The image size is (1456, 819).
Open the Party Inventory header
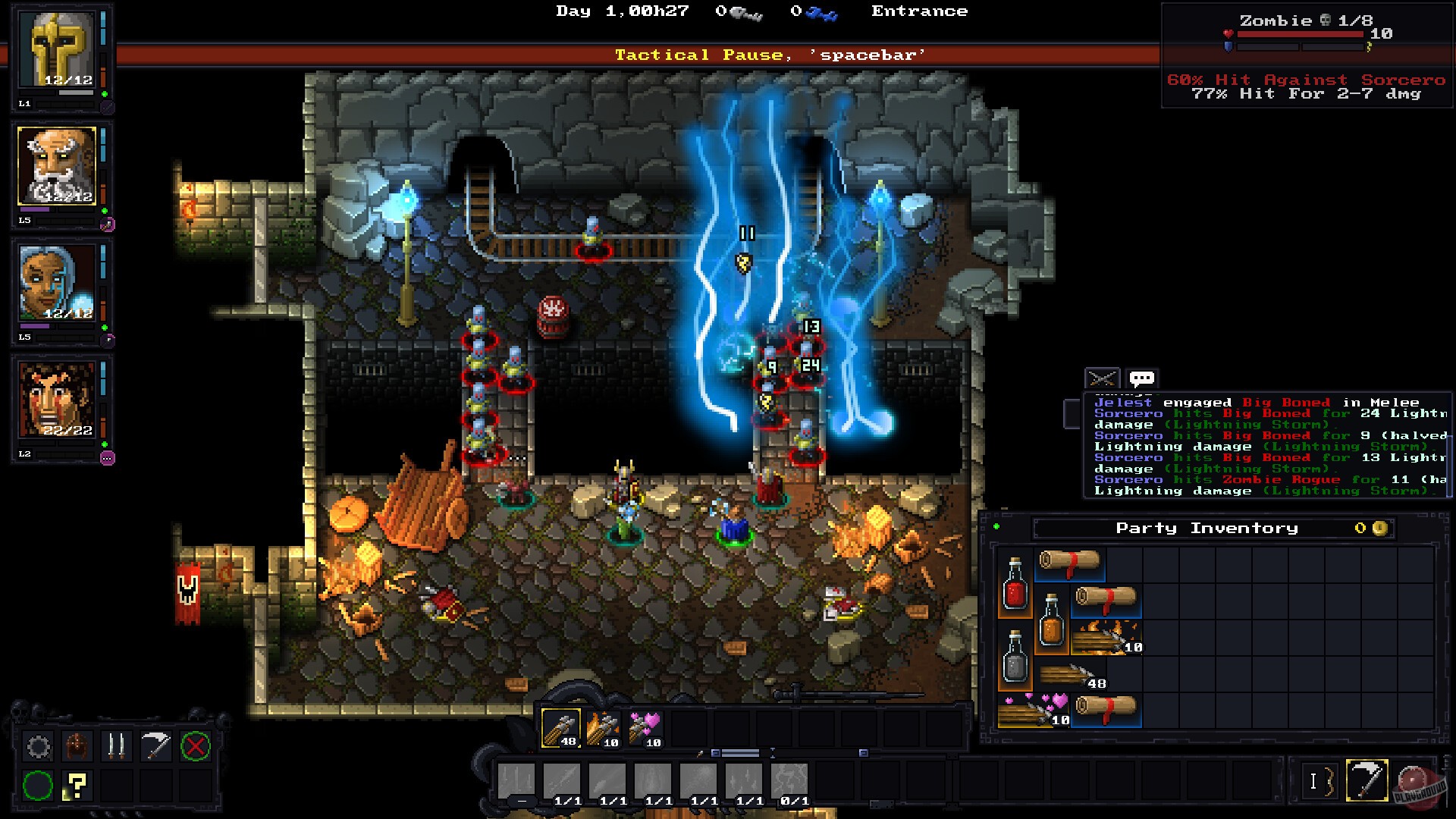(1206, 528)
